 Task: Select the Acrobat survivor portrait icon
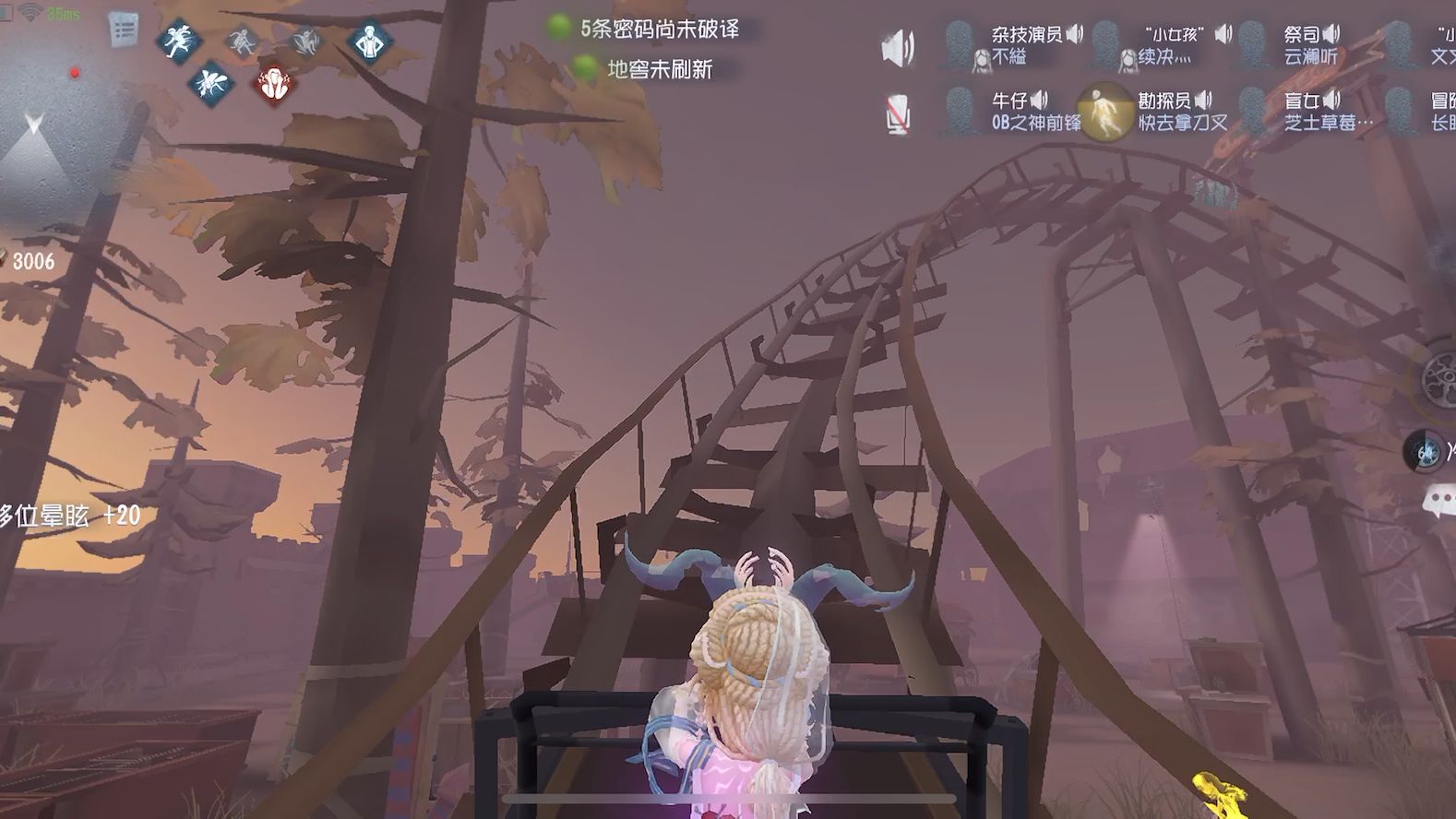[x=961, y=44]
